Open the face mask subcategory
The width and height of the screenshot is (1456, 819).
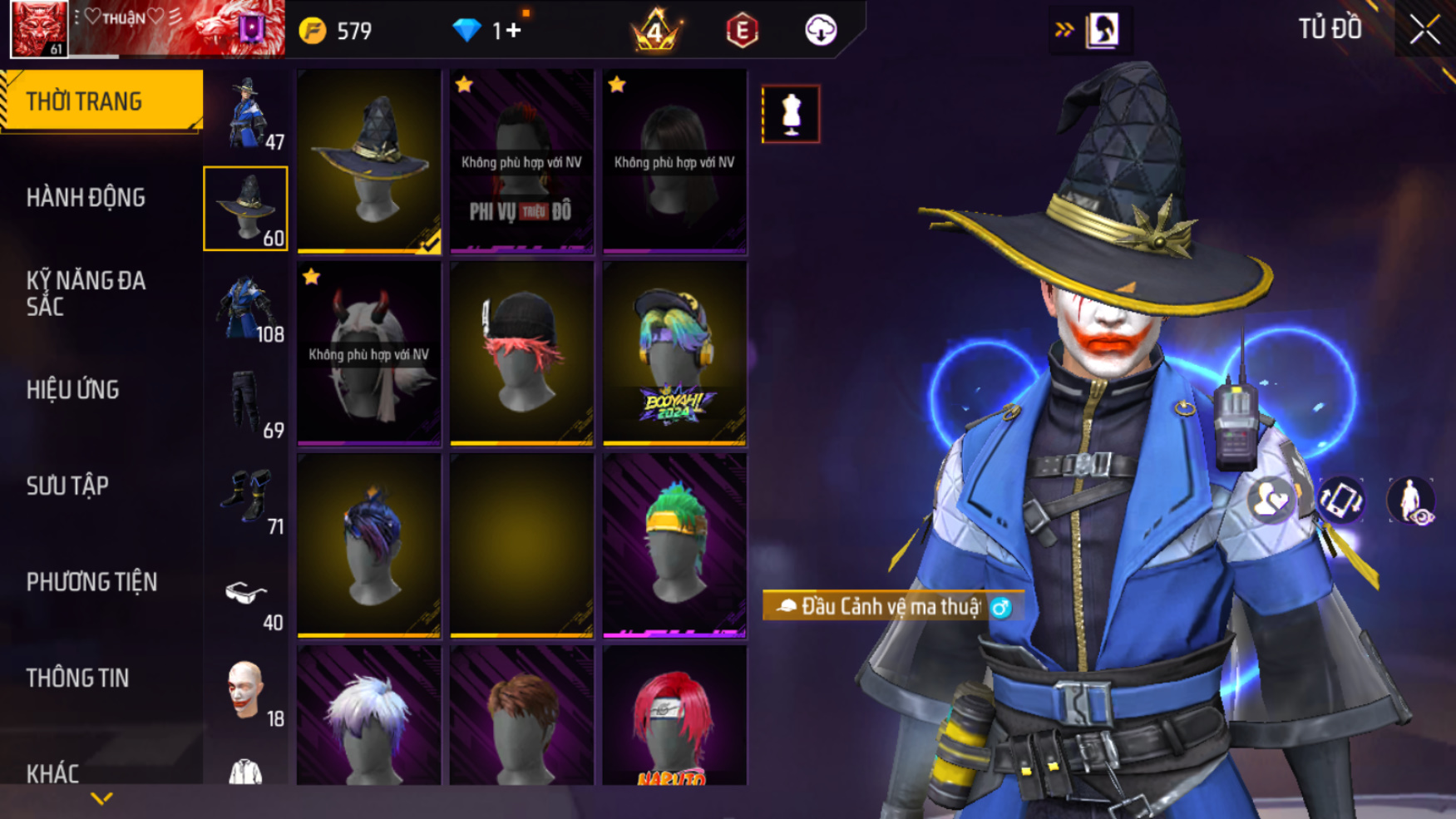tap(246, 691)
